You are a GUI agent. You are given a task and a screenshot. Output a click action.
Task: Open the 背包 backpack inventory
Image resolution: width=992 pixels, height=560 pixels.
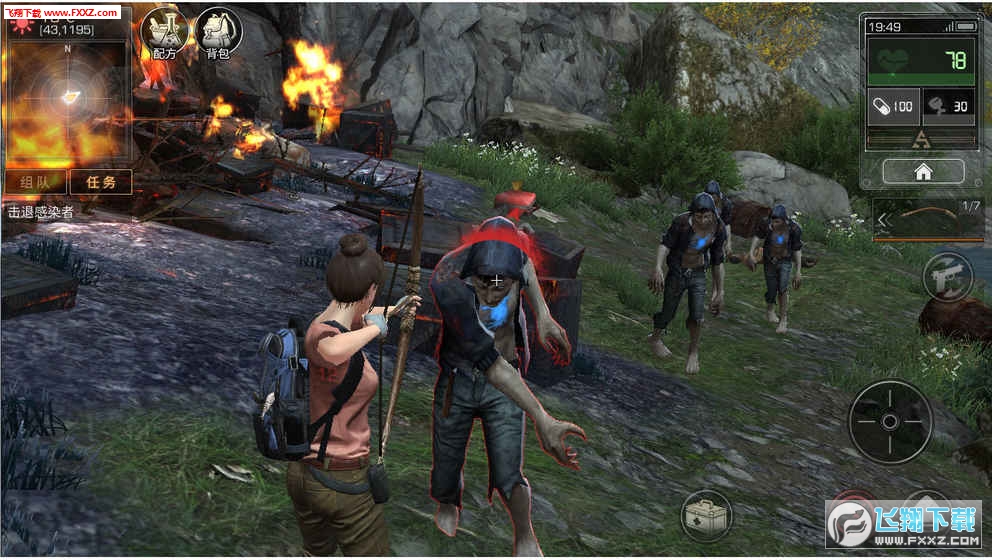[x=217, y=33]
